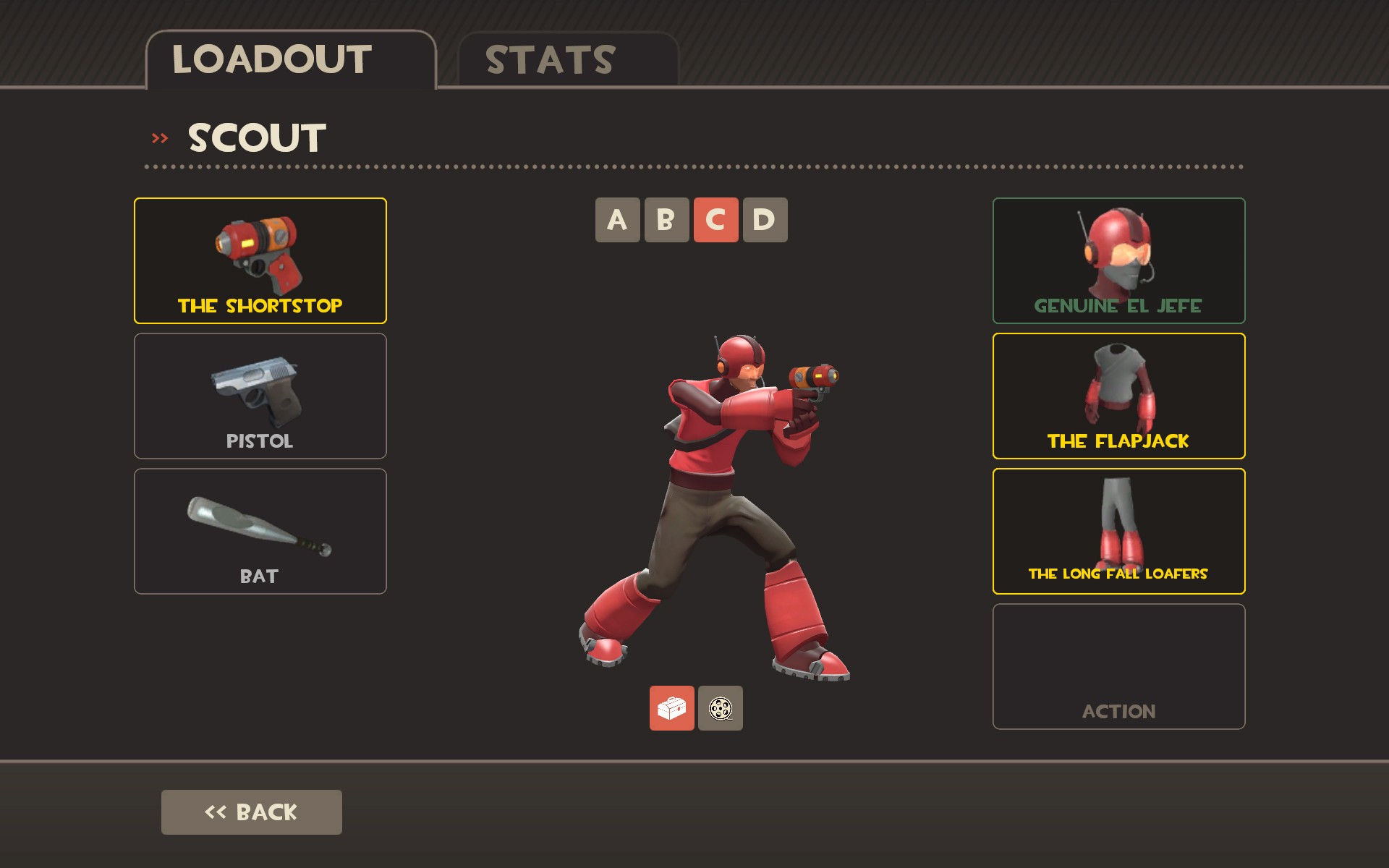The height and width of the screenshot is (868, 1389).
Task: Activate loadout preset A
Action: click(x=617, y=220)
